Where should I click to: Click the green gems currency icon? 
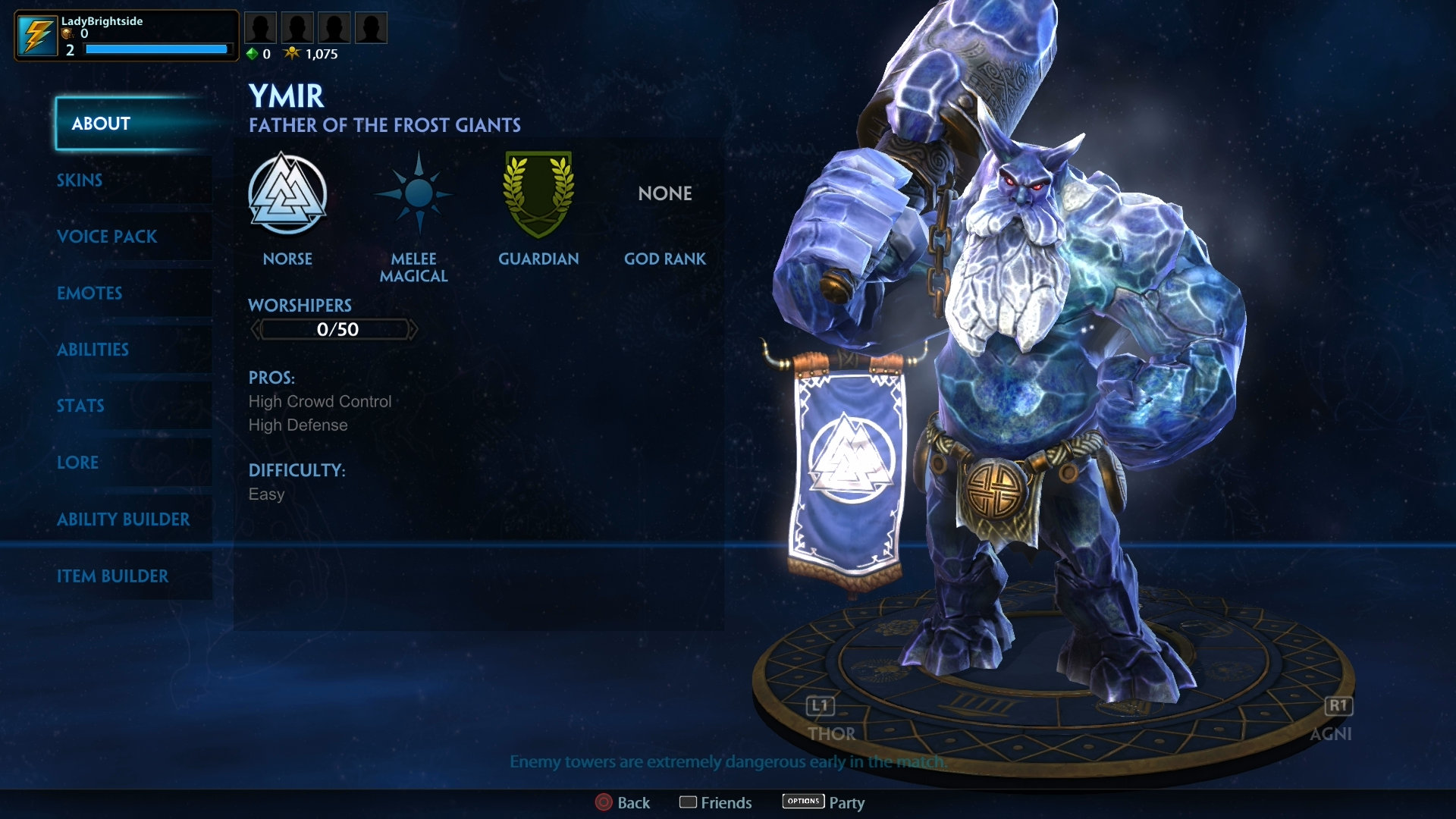[x=251, y=54]
